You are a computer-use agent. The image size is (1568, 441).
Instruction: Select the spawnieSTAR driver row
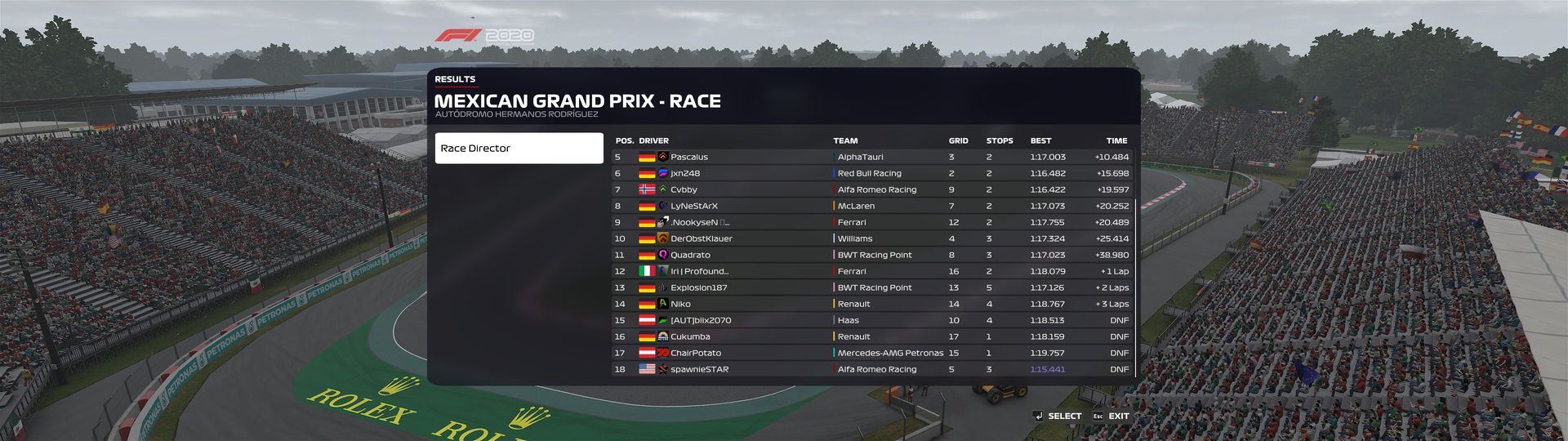point(871,369)
